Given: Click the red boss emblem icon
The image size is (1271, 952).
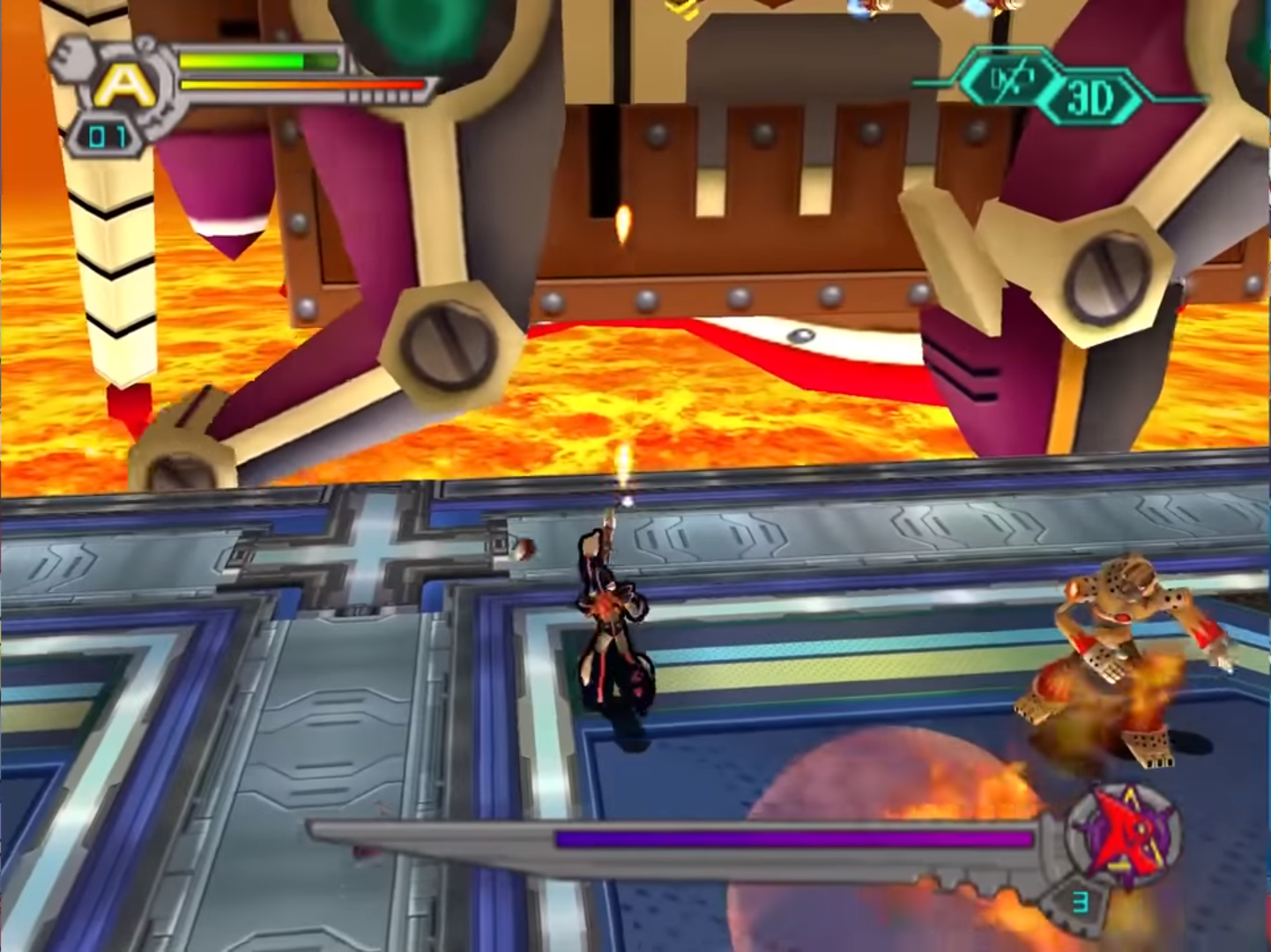Looking at the screenshot, I should 1121,834.
